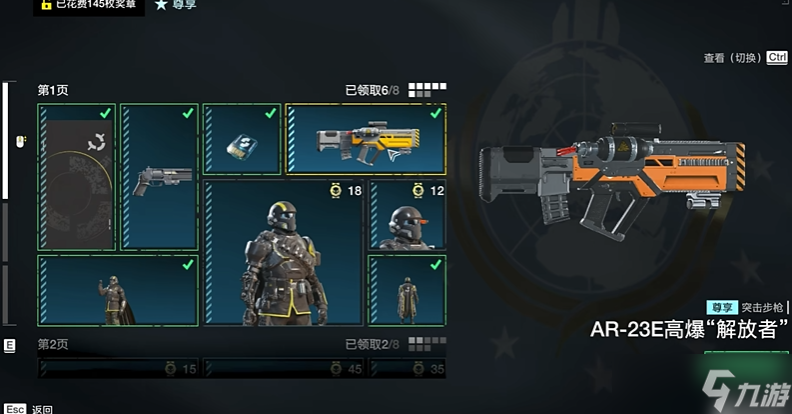Select the yellow assault rifle reward tile
The height and width of the screenshot is (414, 792).
point(365,139)
